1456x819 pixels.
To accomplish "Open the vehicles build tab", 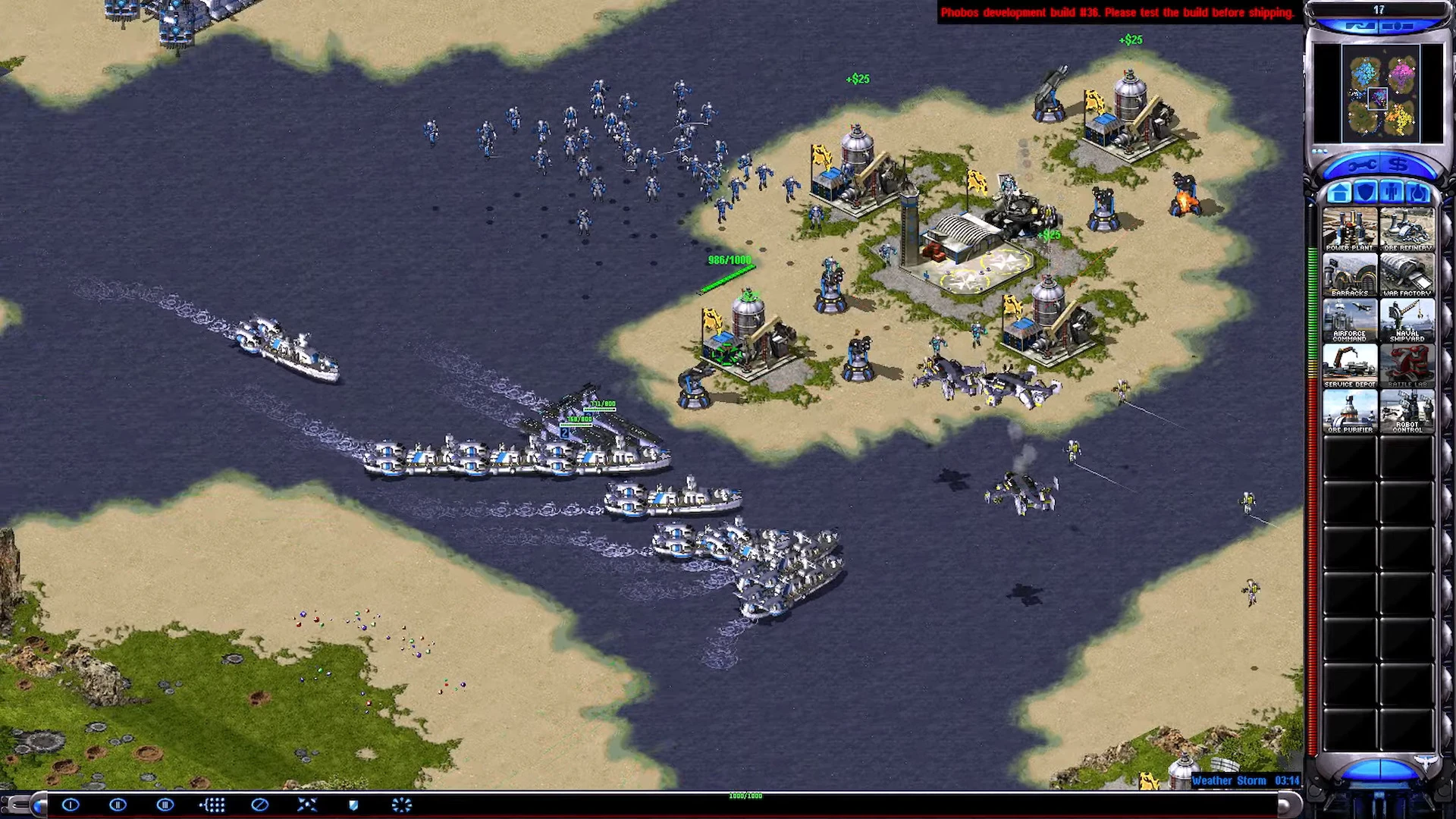I will 1418,192.
